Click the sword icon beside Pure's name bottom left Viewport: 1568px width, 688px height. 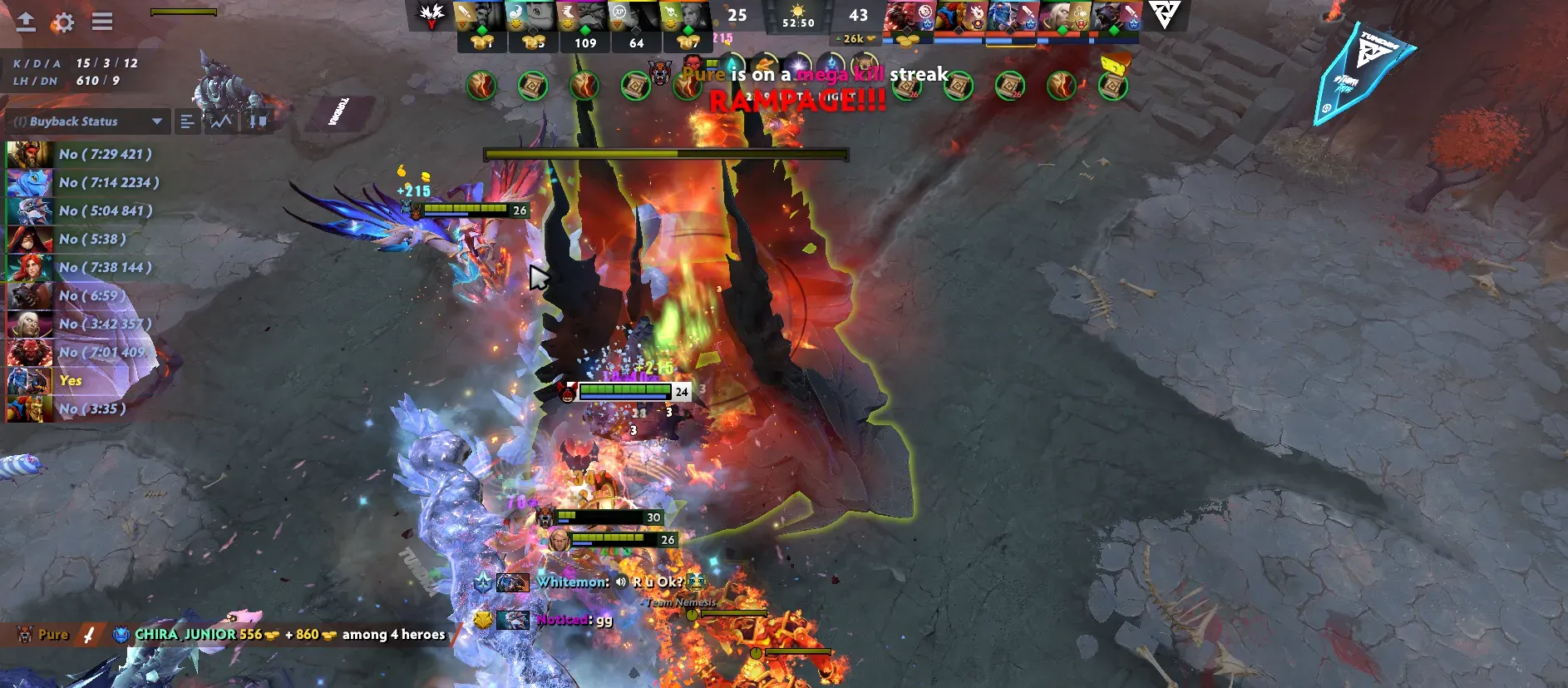tap(87, 634)
